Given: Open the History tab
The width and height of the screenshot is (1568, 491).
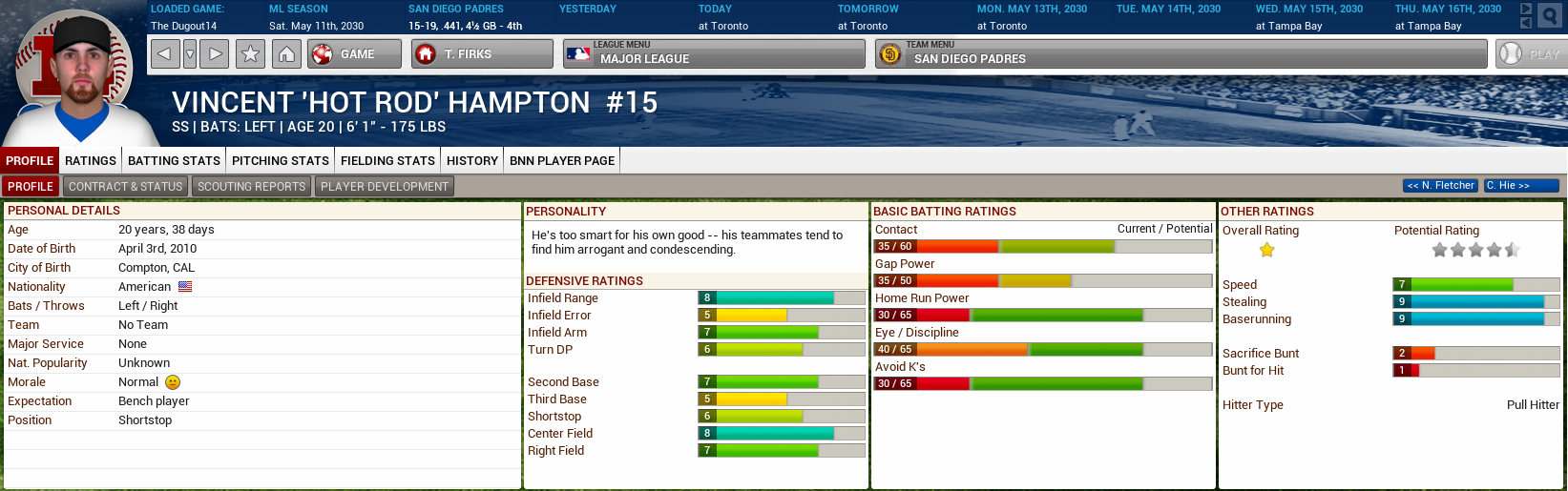Looking at the screenshot, I should click(x=472, y=161).
